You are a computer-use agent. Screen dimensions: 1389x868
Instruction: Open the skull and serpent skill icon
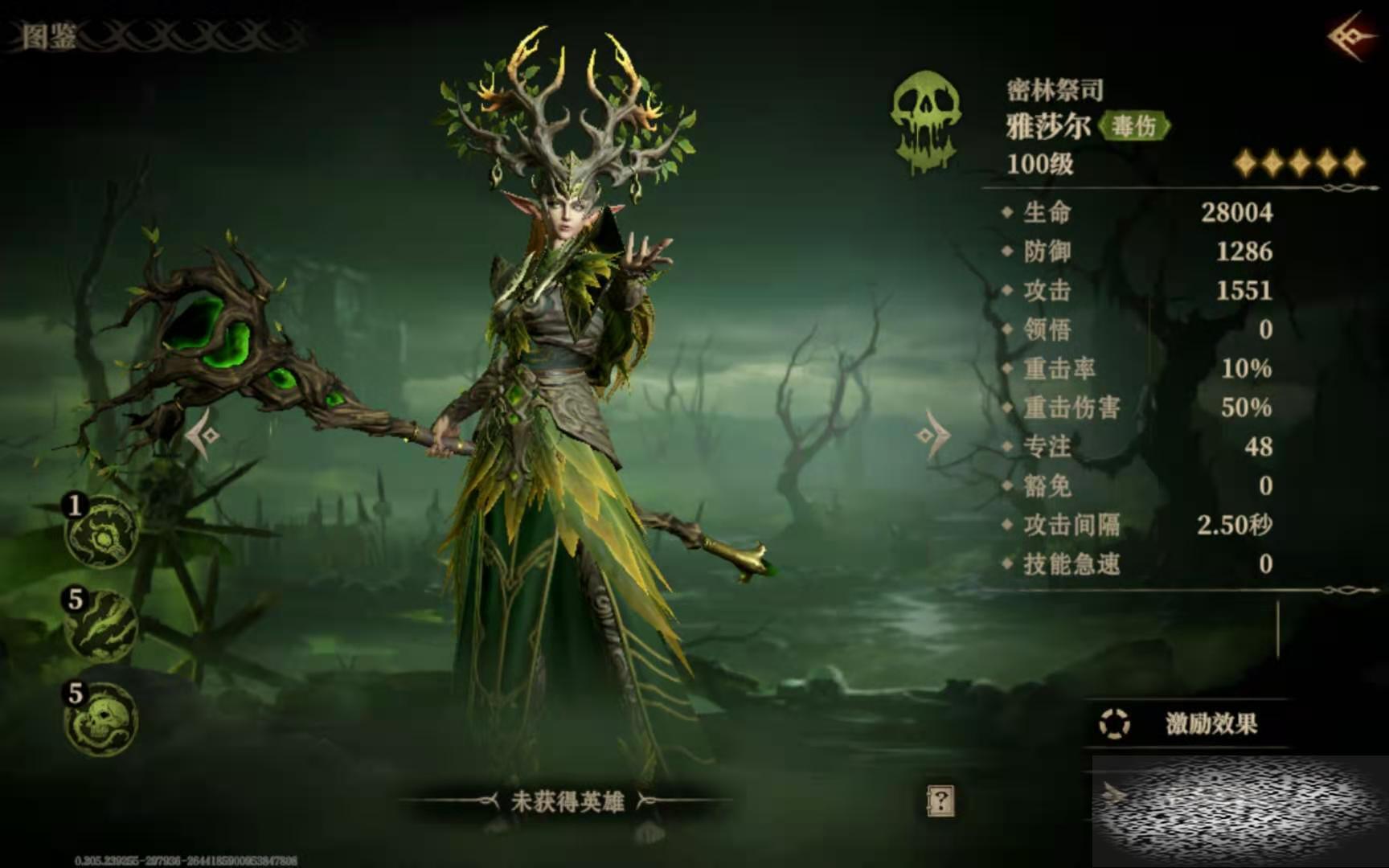[102, 720]
